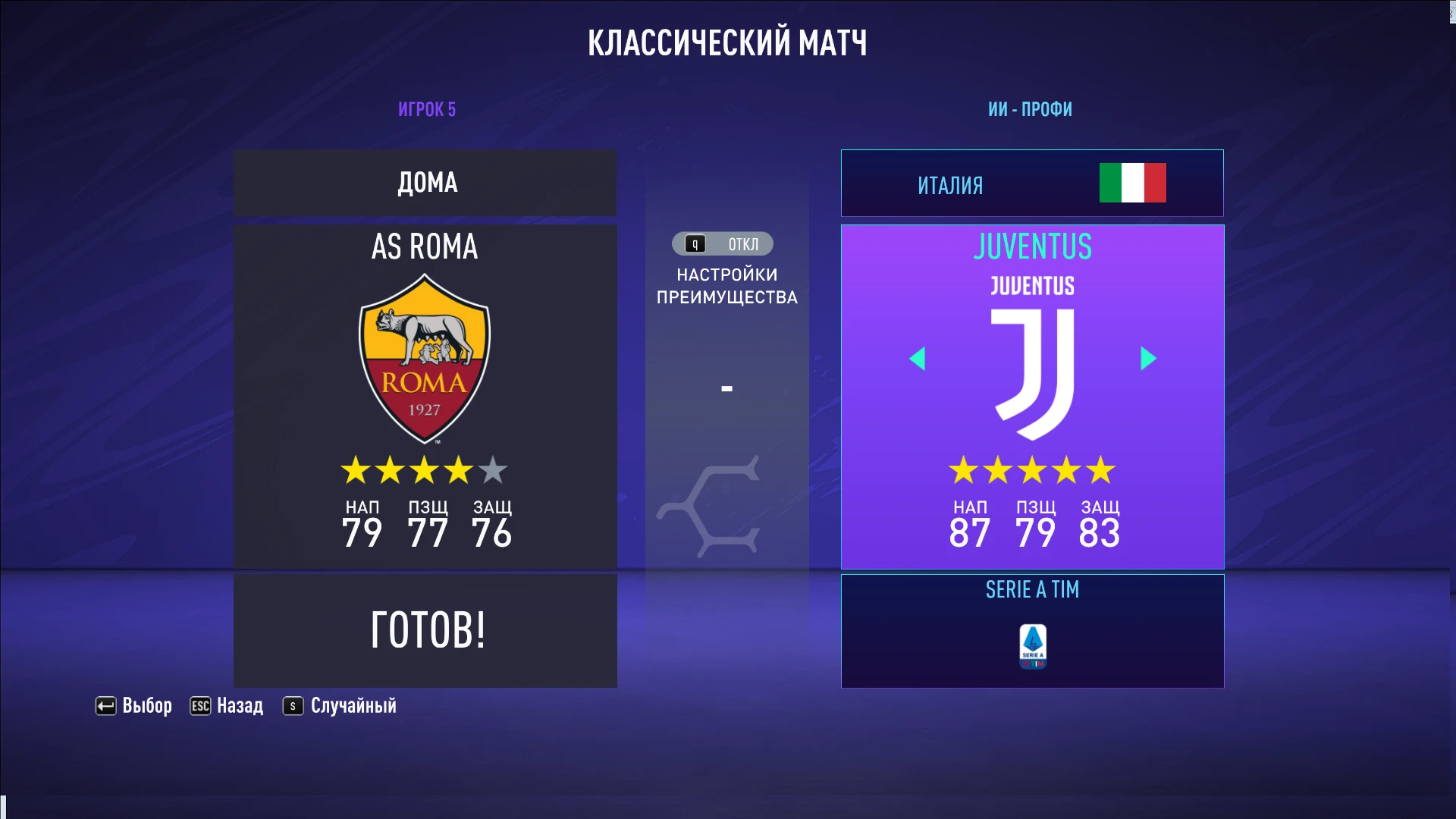Click the right arrow on the Juventus panel
Screen dimensions: 1456x819
point(1147,359)
